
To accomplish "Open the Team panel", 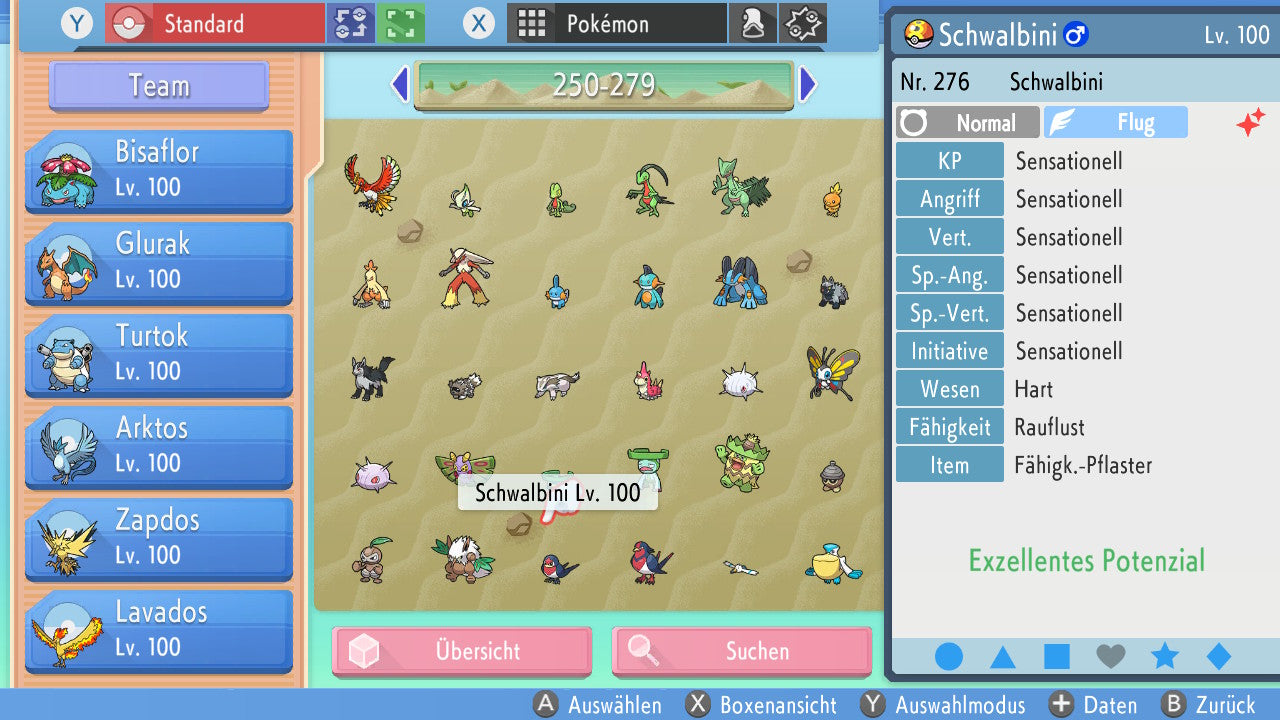I will pos(159,86).
